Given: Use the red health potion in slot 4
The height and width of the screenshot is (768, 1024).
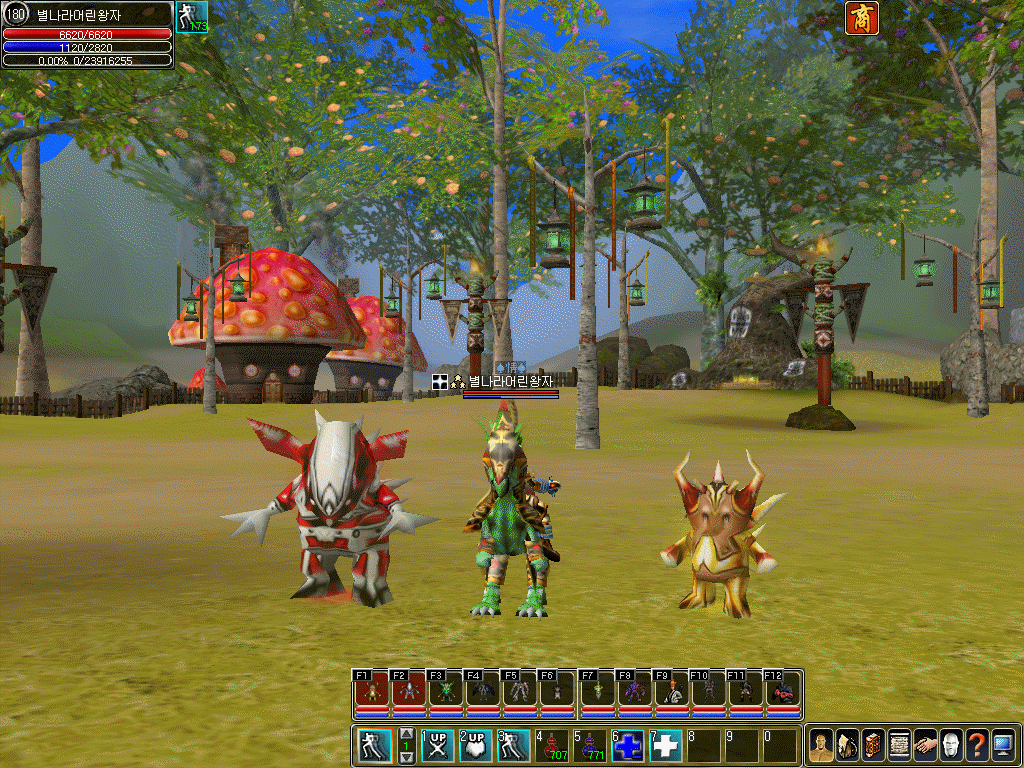Looking at the screenshot, I should tap(552, 746).
